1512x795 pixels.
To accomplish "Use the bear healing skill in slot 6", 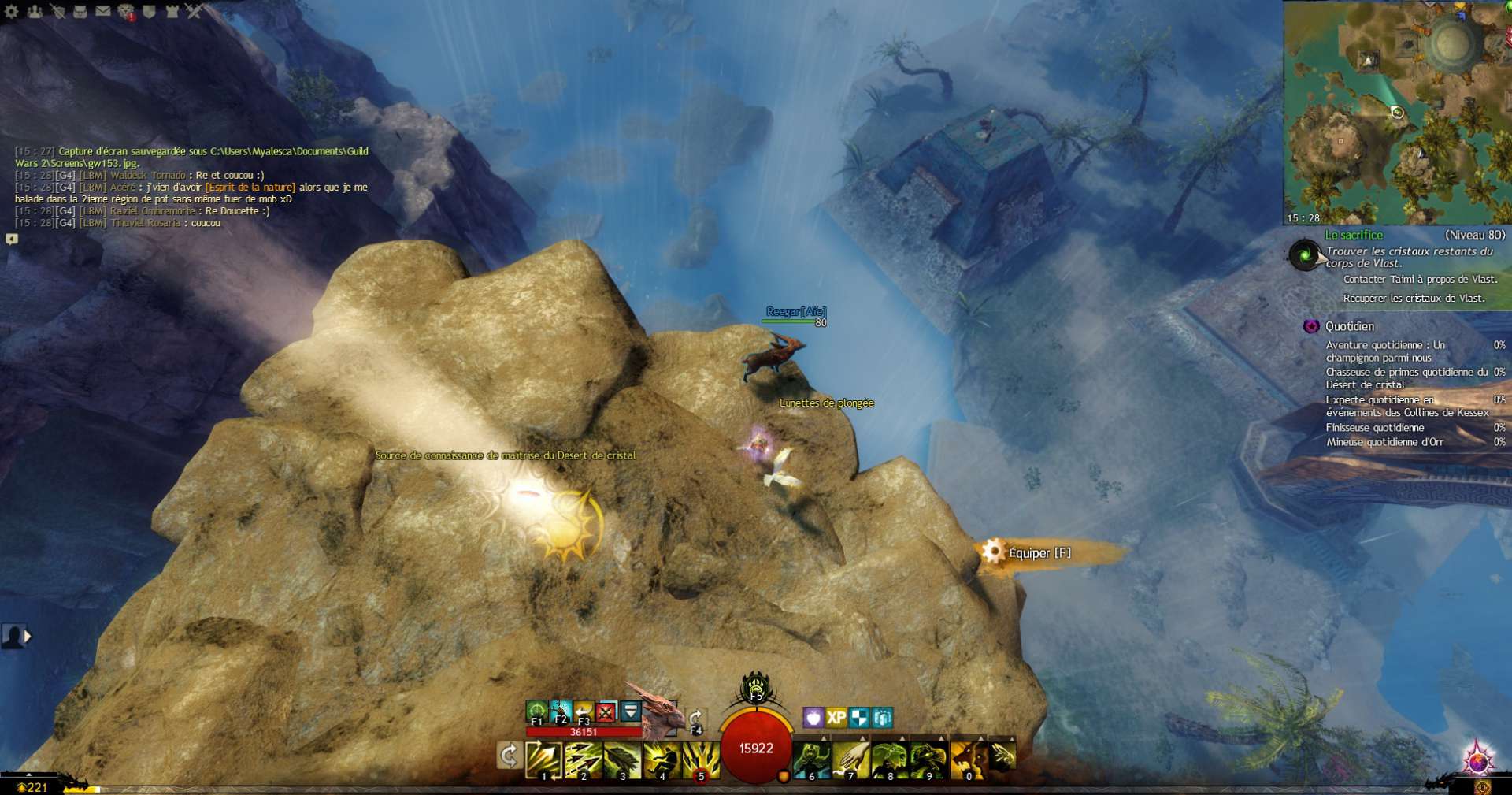I will pos(811,759).
